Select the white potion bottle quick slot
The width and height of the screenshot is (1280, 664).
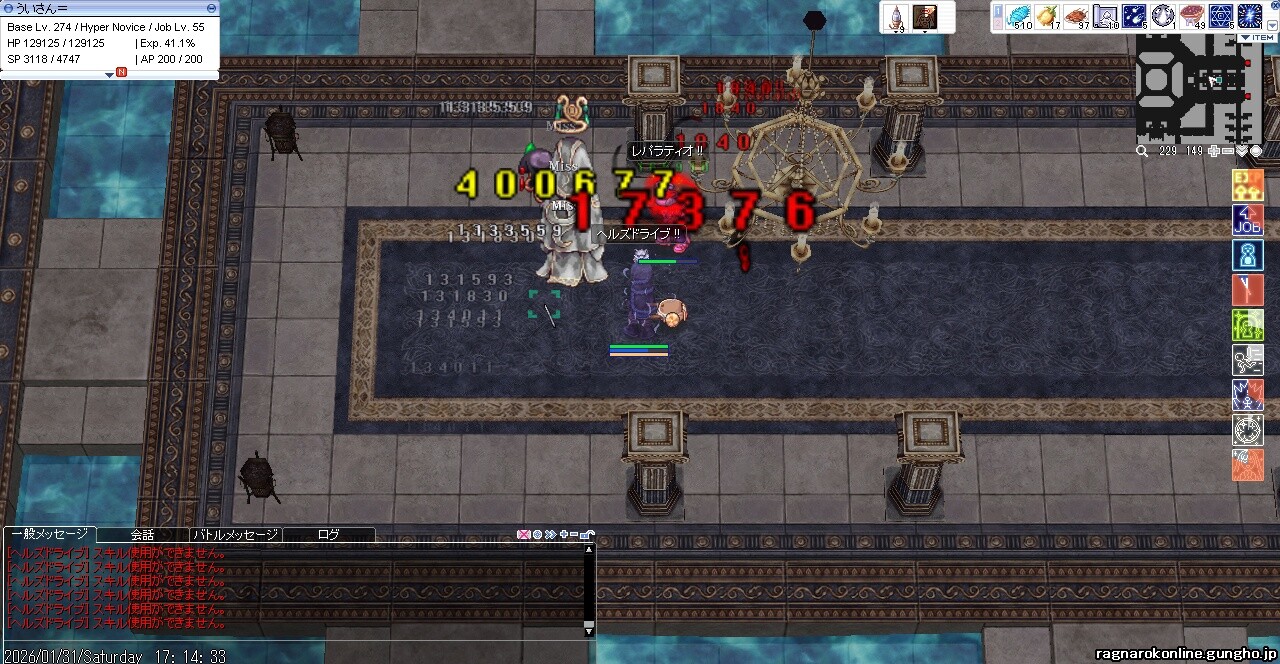(x=896, y=18)
